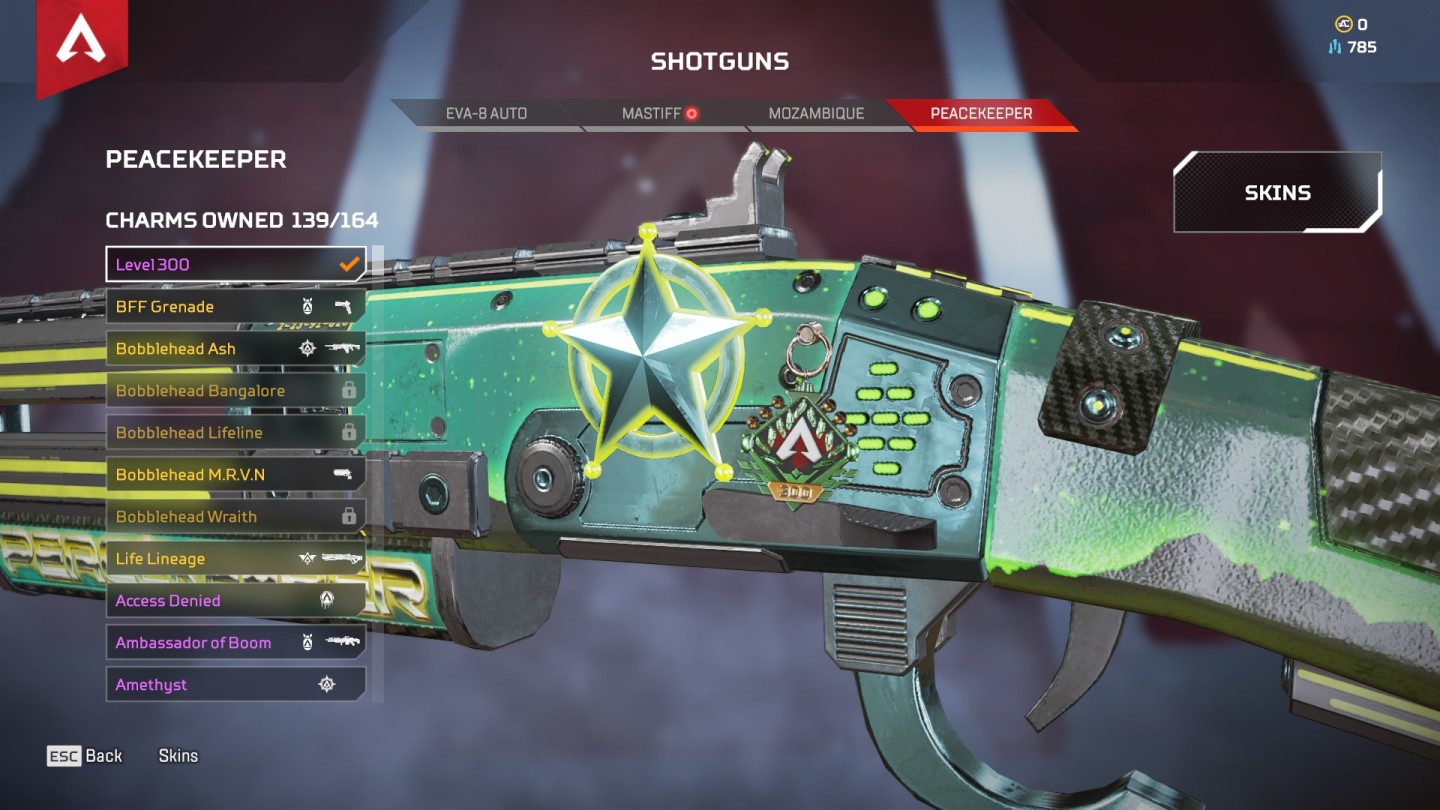Viewport: 1440px width, 810px height.
Task: Choose the Bobblehead M.R.V.N charm
Action: (x=236, y=475)
